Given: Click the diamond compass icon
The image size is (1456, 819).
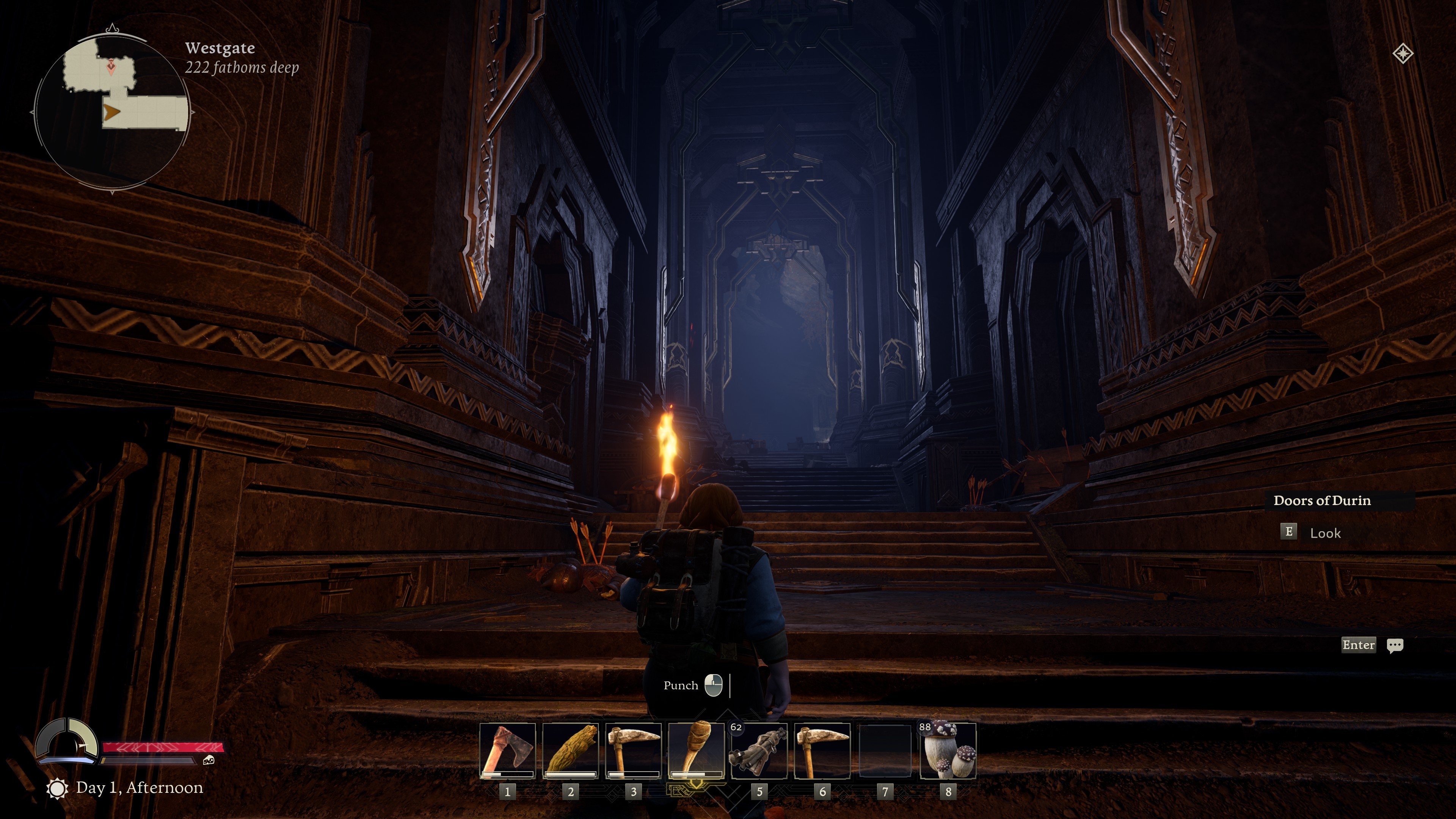Looking at the screenshot, I should tap(1403, 54).
